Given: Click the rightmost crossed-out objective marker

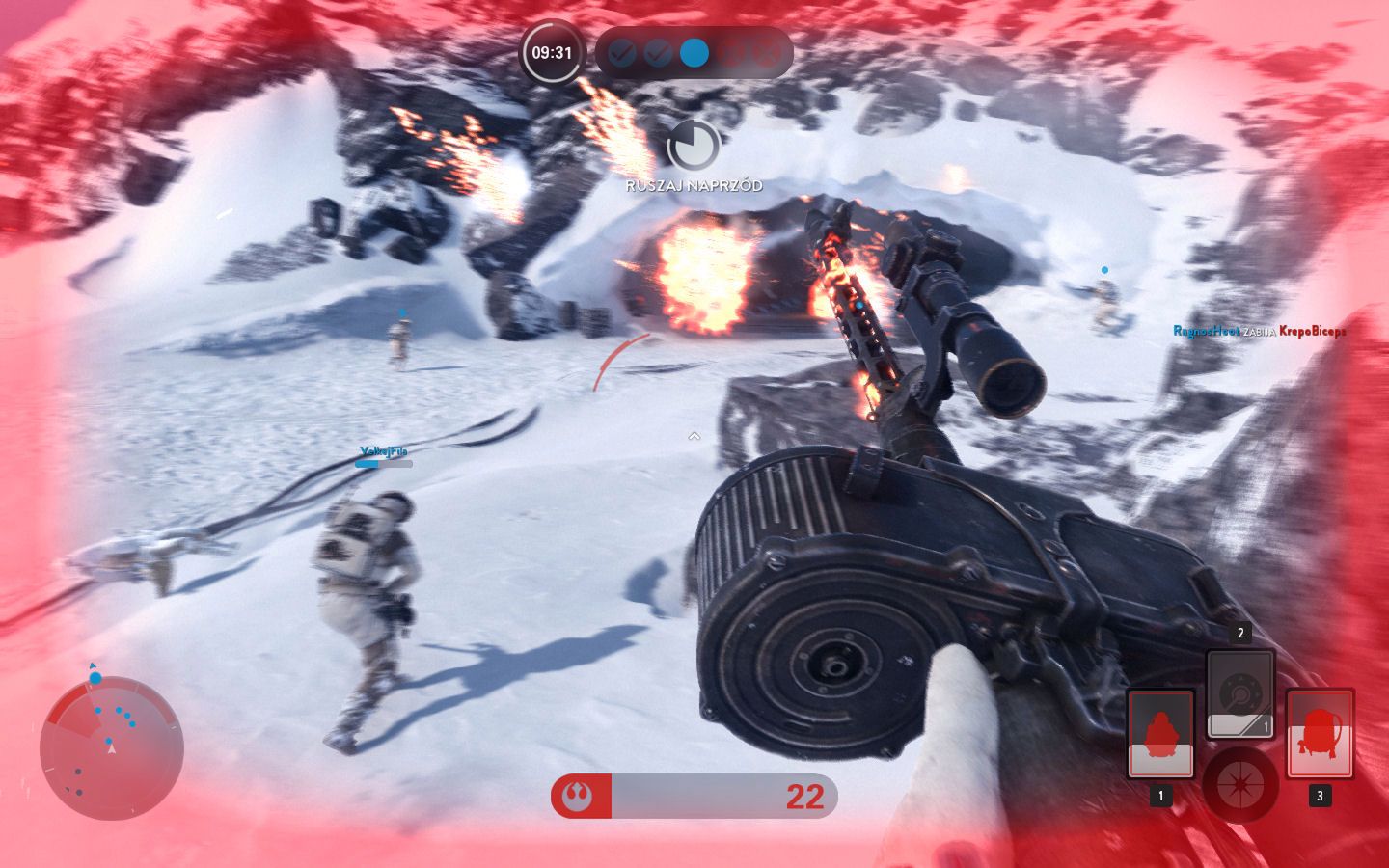Looking at the screenshot, I should (x=766, y=53).
